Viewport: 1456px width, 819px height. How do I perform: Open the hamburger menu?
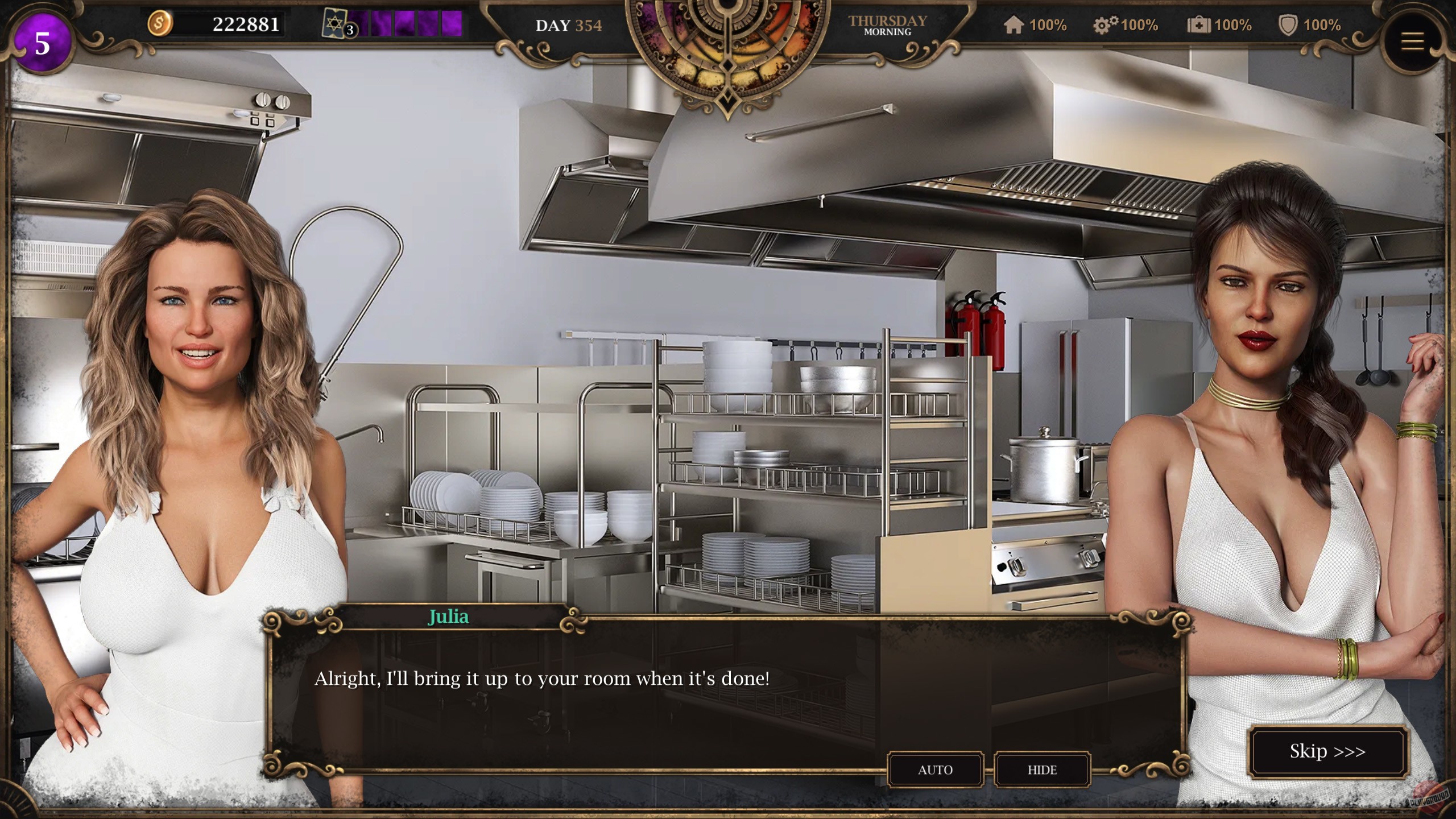1412,42
